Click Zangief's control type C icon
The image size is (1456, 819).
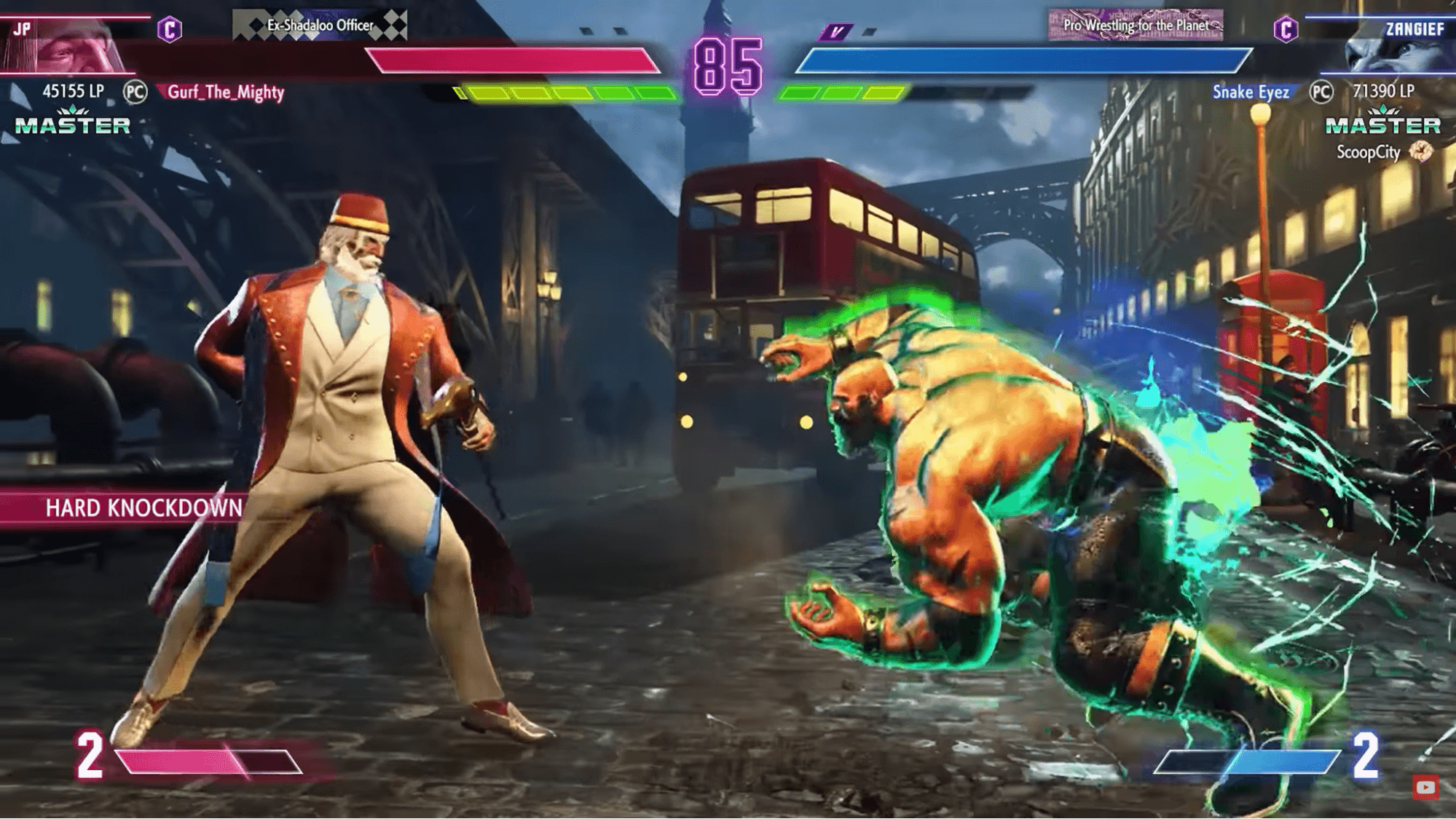(1286, 30)
